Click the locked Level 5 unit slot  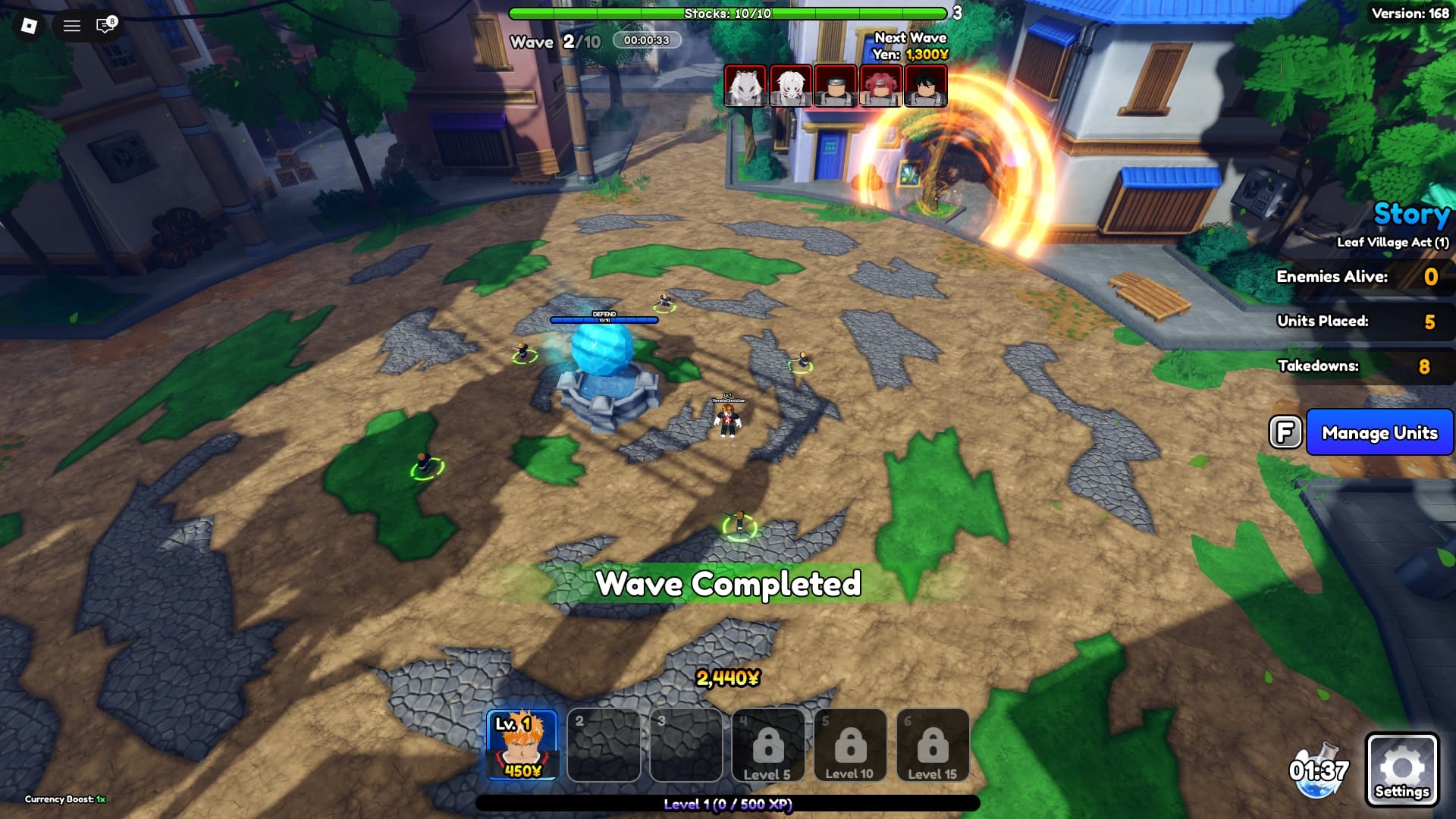(x=767, y=745)
